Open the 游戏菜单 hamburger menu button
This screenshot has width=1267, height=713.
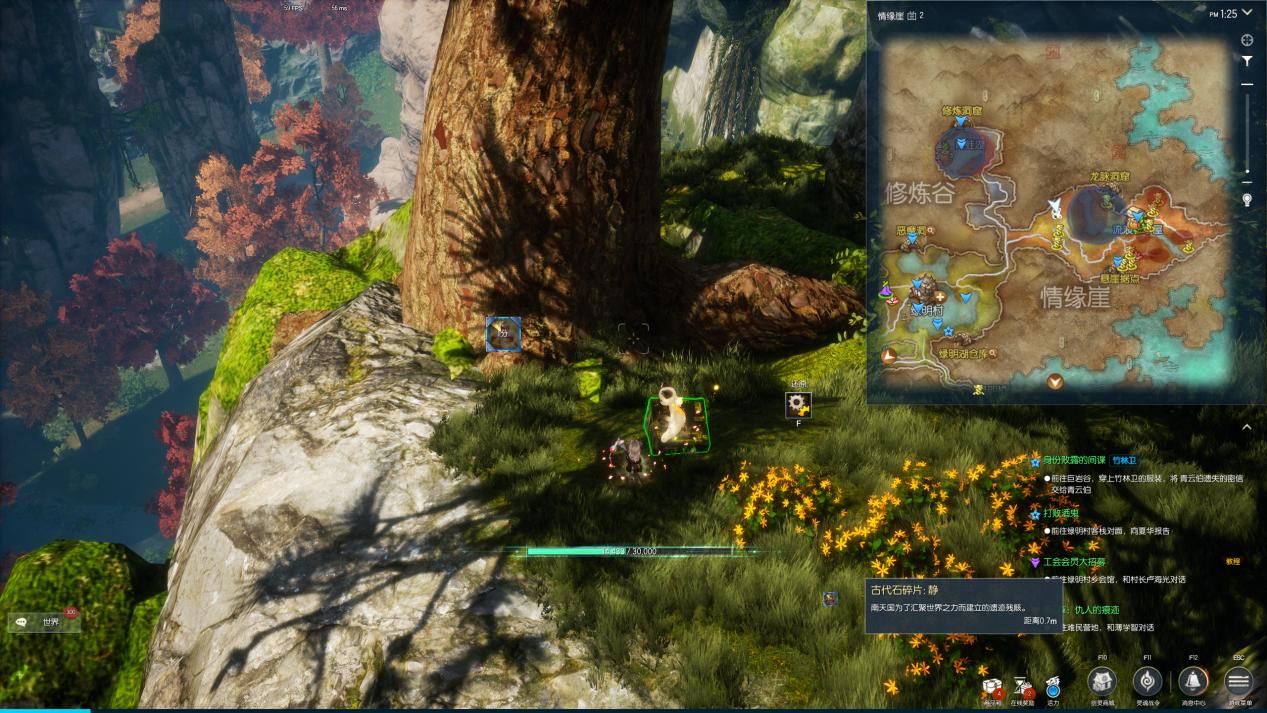[x=1238, y=682]
